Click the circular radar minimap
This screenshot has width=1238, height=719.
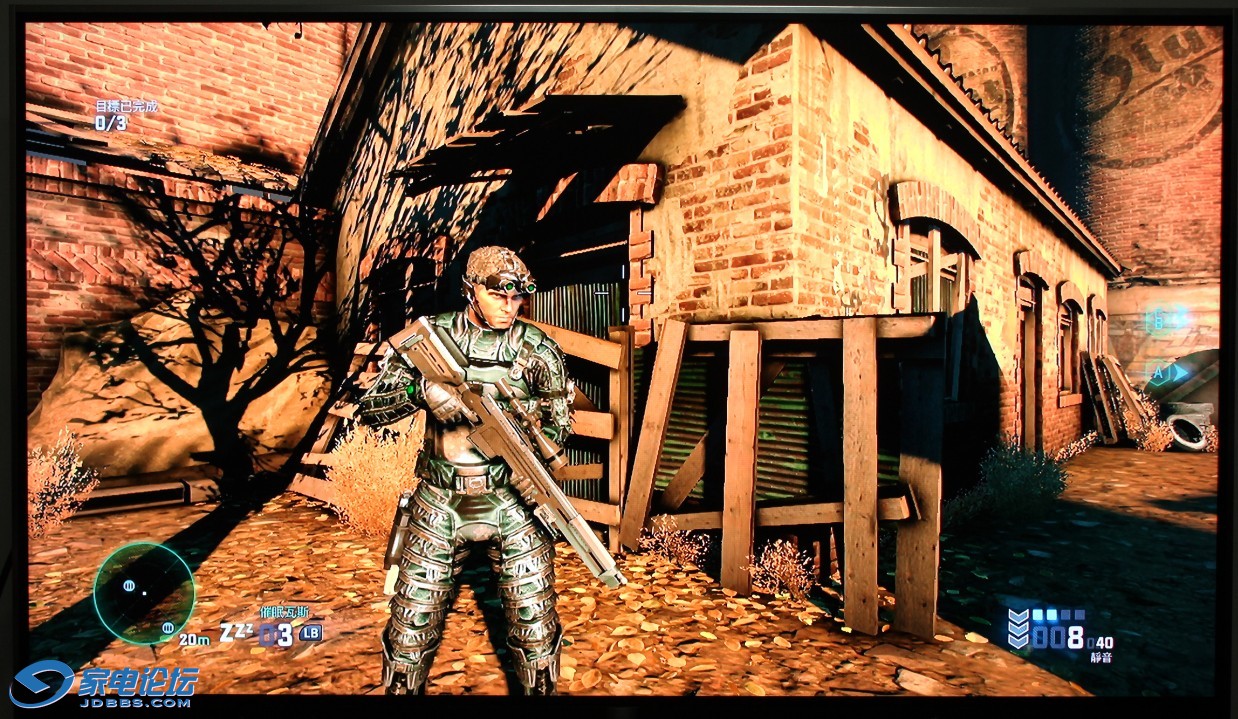(143, 592)
